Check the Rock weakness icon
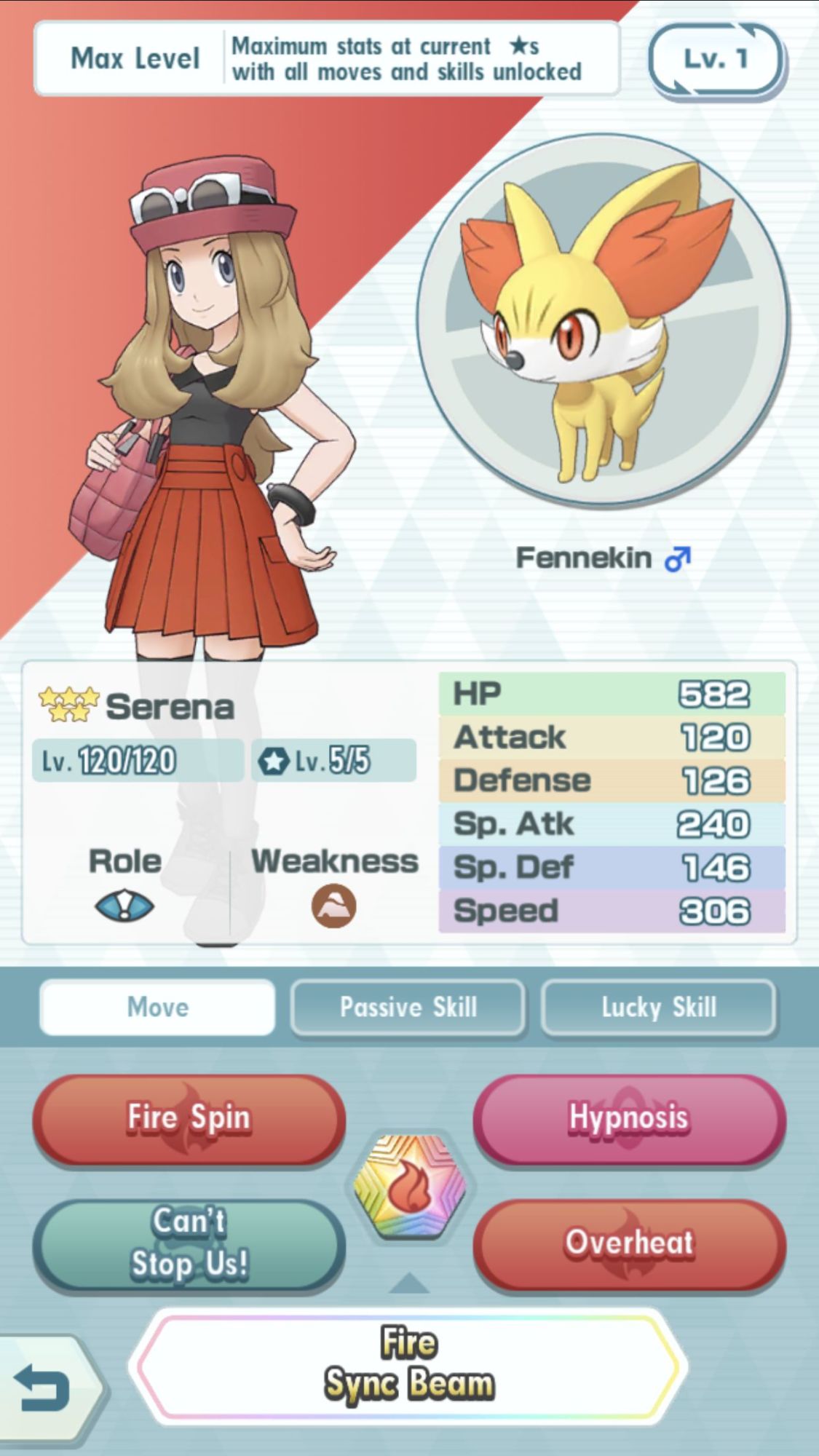The height and width of the screenshot is (1456, 819). coord(334,906)
